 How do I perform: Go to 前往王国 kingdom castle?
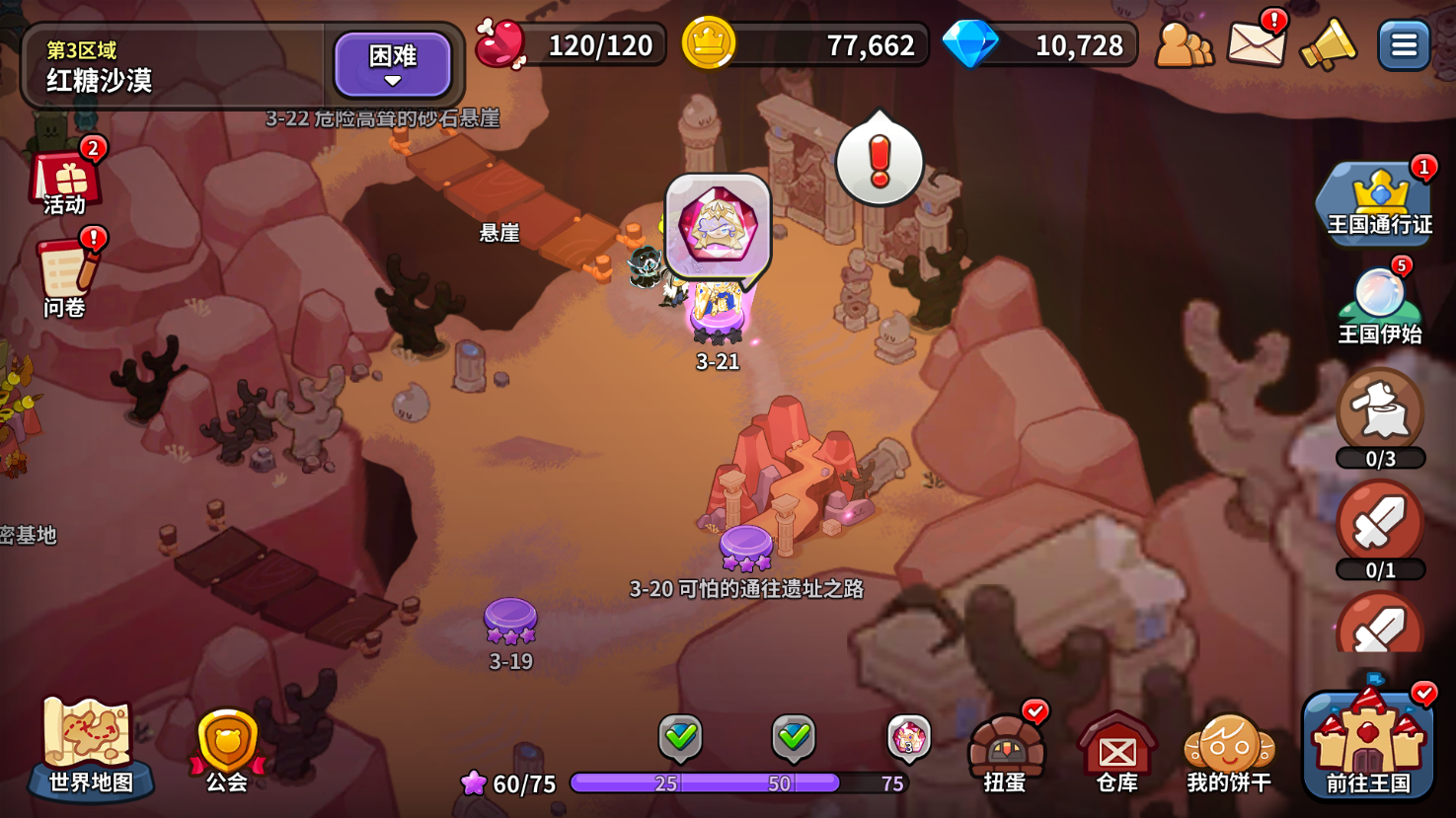pyautogui.click(x=1367, y=745)
